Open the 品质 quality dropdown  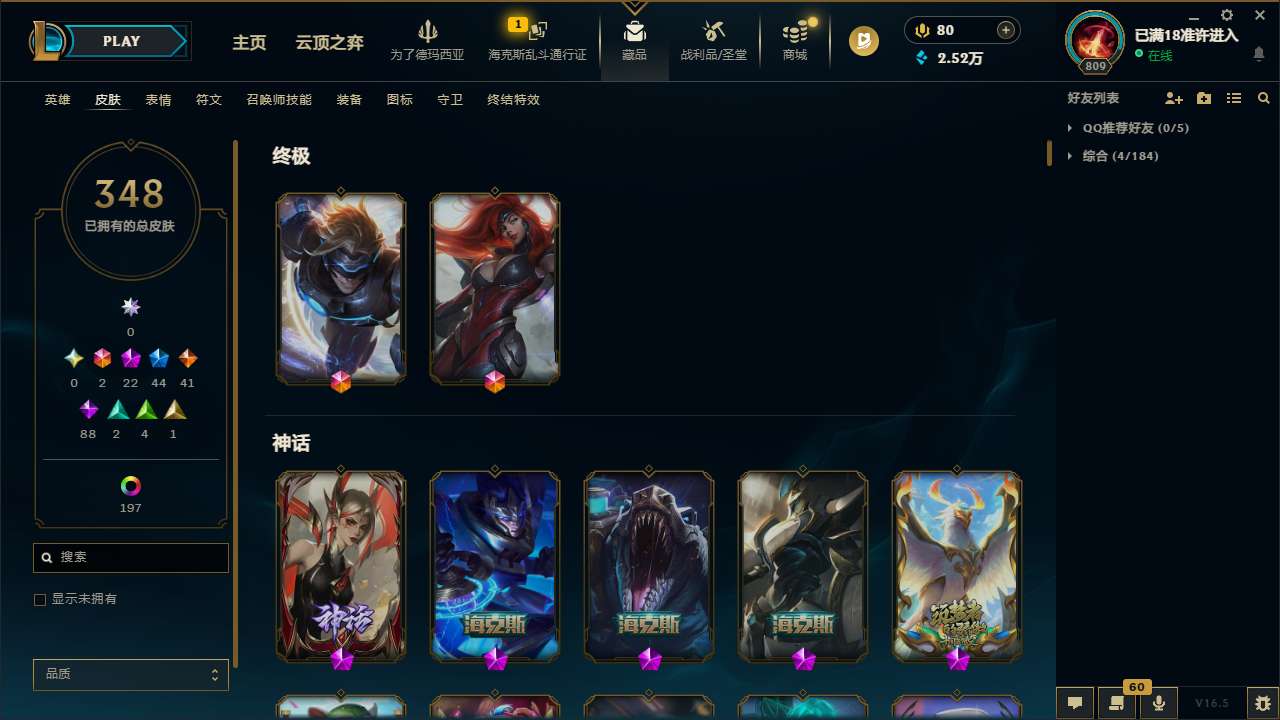point(130,674)
